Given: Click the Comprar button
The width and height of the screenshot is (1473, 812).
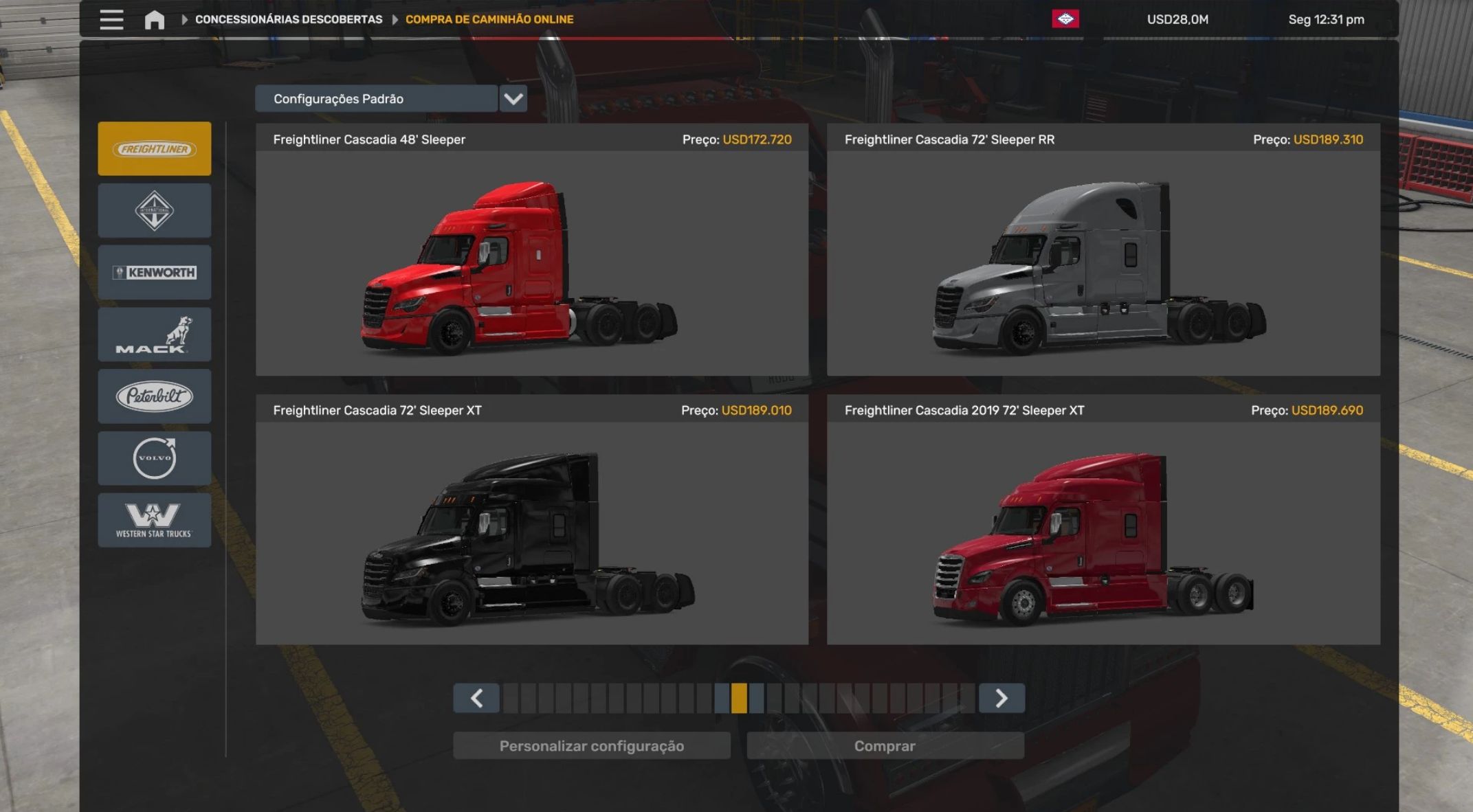Looking at the screenshot, I should (x=885, y=746).
